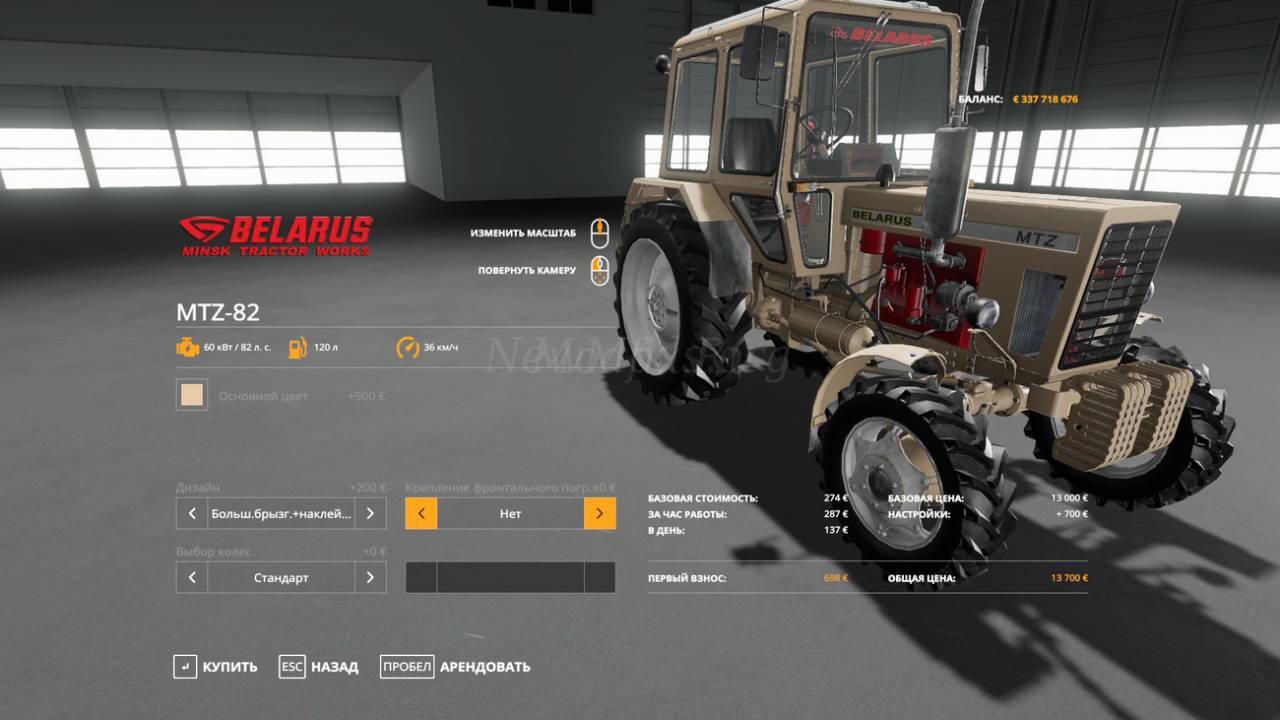Buy the tractor with the Купить button
The image size is (1280, 720).
(215, 667)
